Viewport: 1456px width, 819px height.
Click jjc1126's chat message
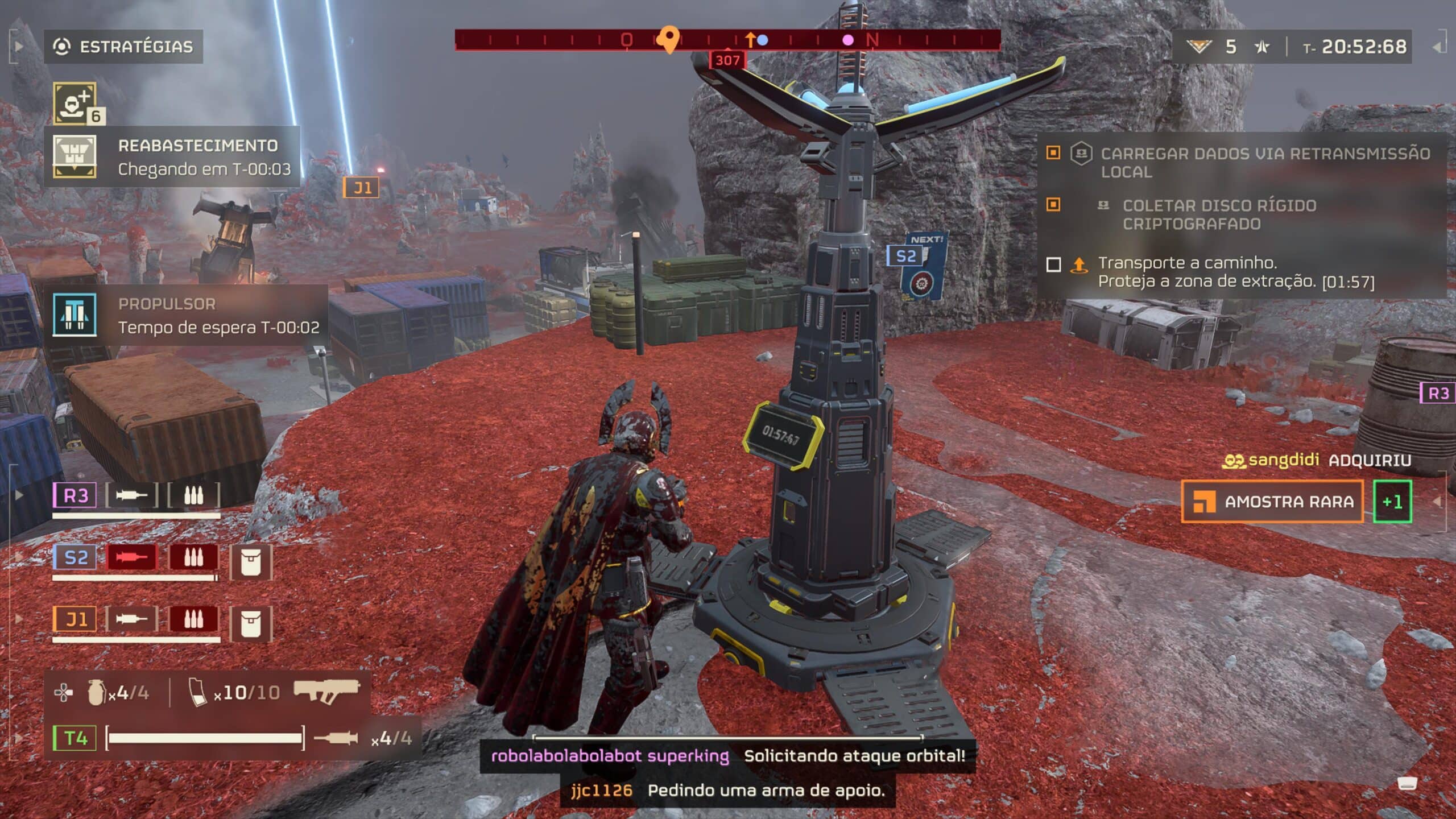(728, 791)
